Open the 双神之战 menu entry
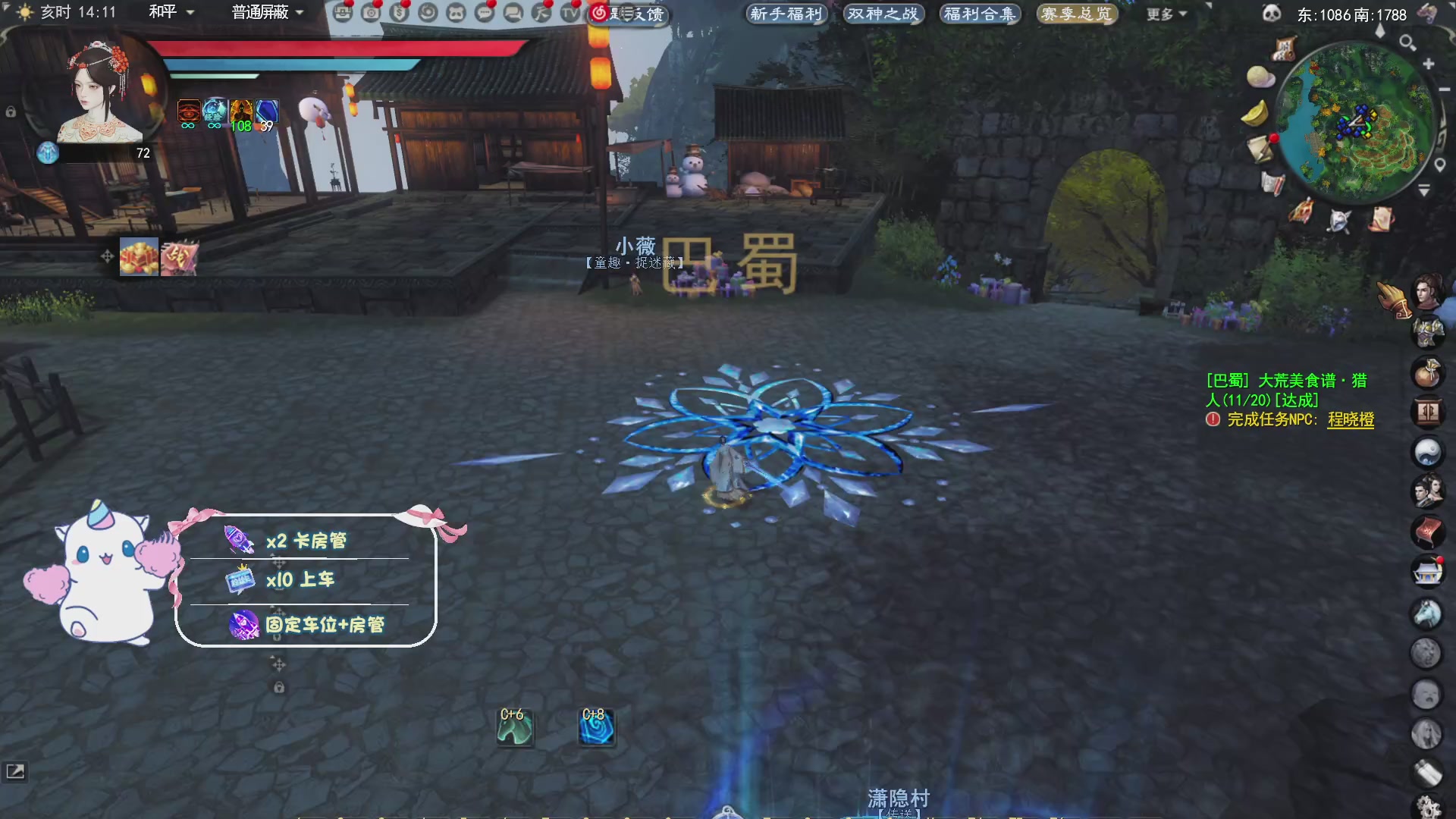This screenshot has height=819, width=1456. [882, 13]
